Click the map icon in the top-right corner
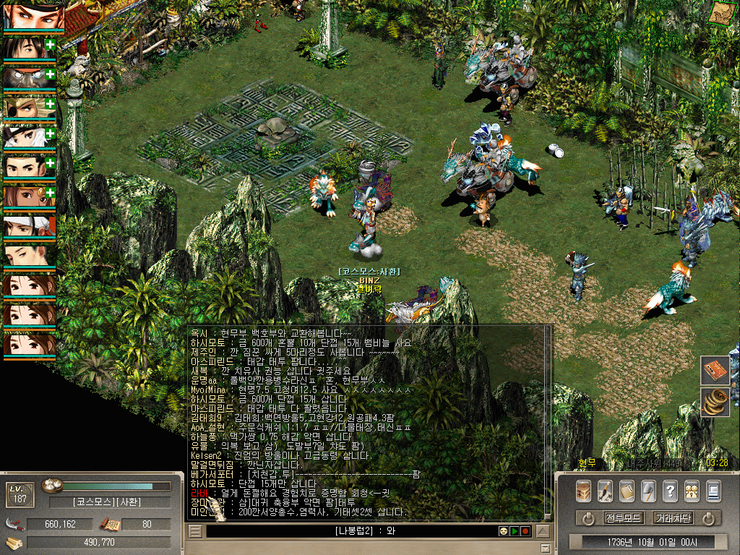740x555 pixels. pos(724,13)
